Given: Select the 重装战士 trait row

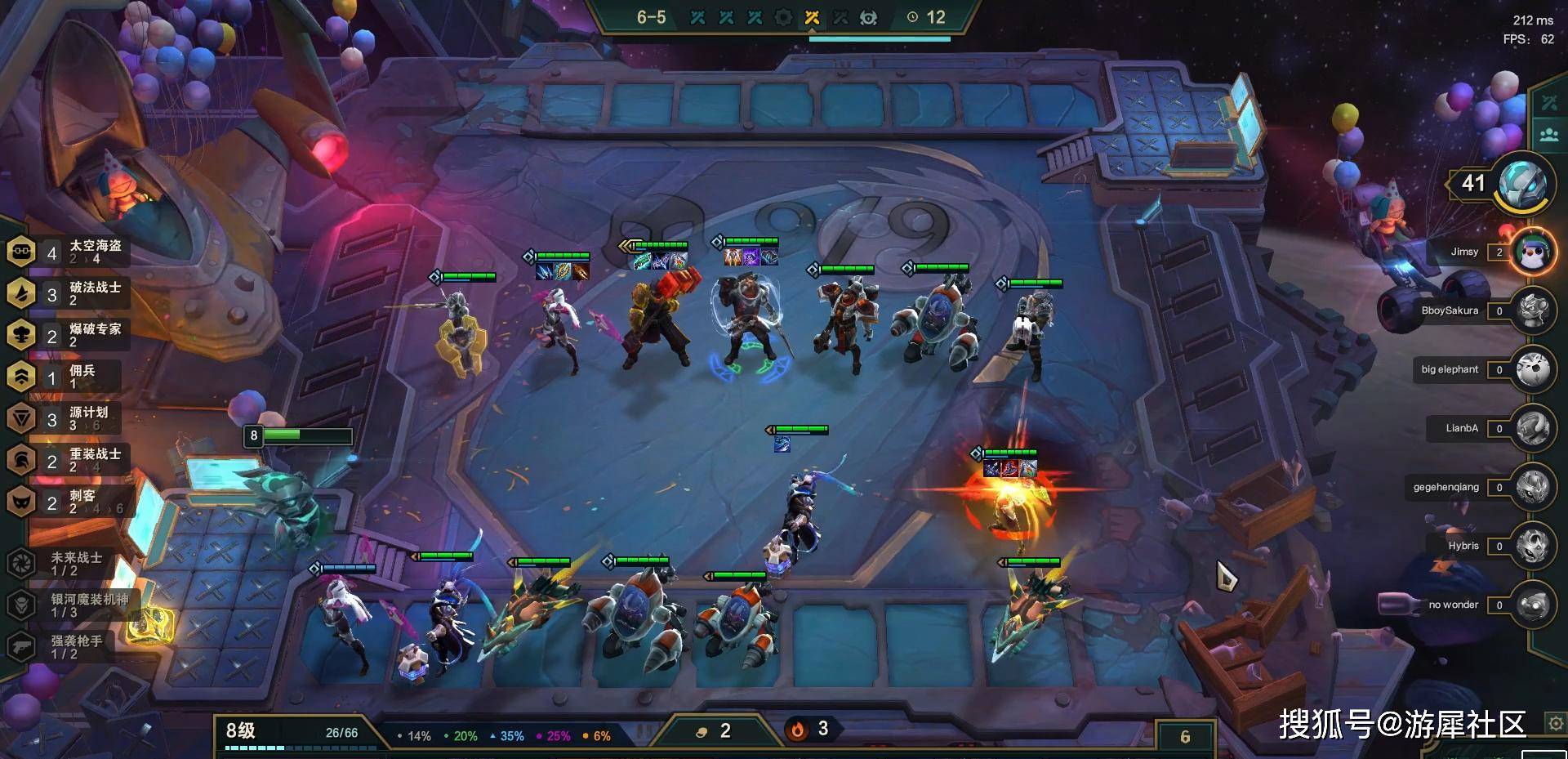Looking at the screenshot, I should point(69,460).
